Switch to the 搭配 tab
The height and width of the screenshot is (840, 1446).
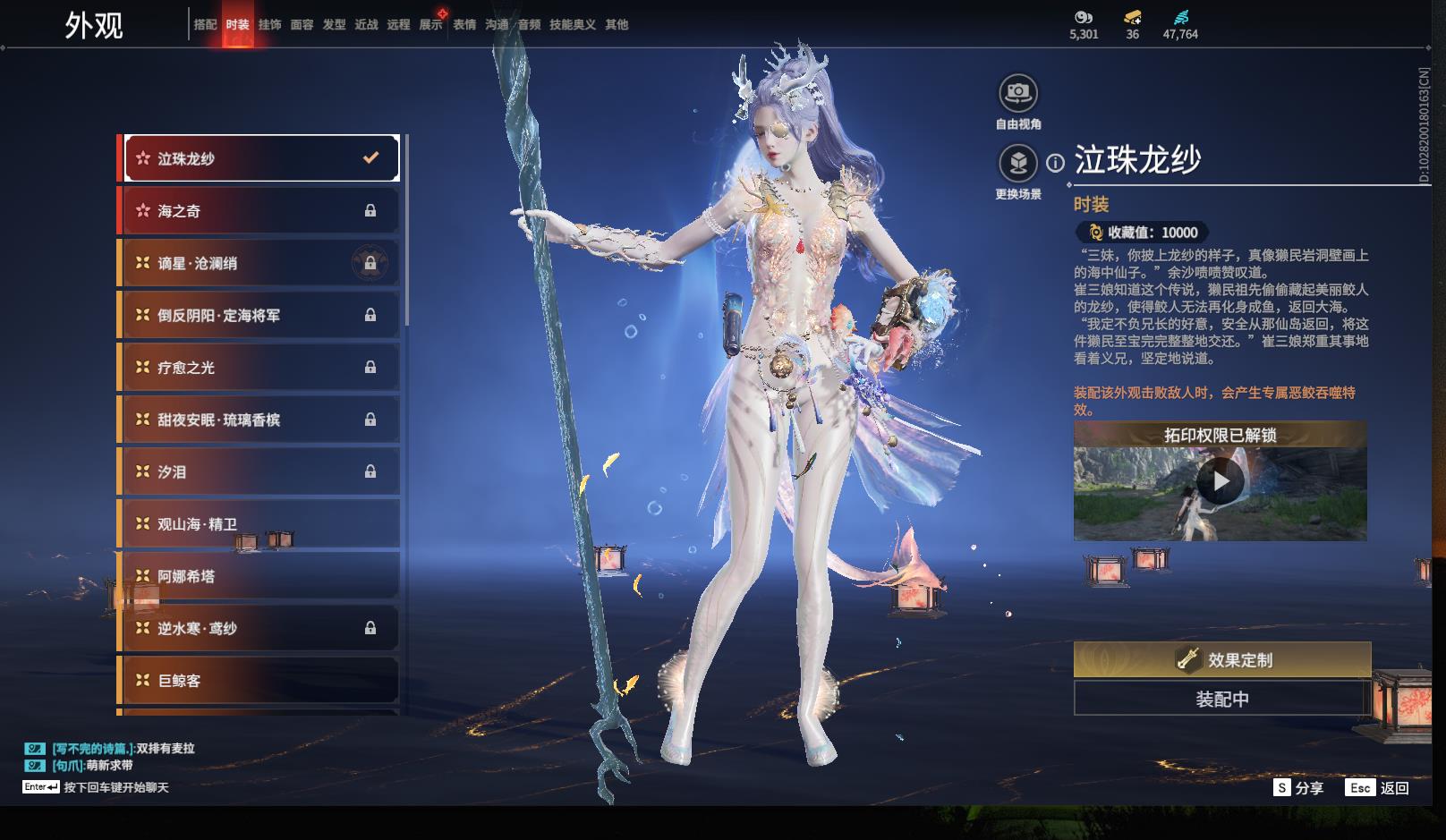(x=205, y=24)
